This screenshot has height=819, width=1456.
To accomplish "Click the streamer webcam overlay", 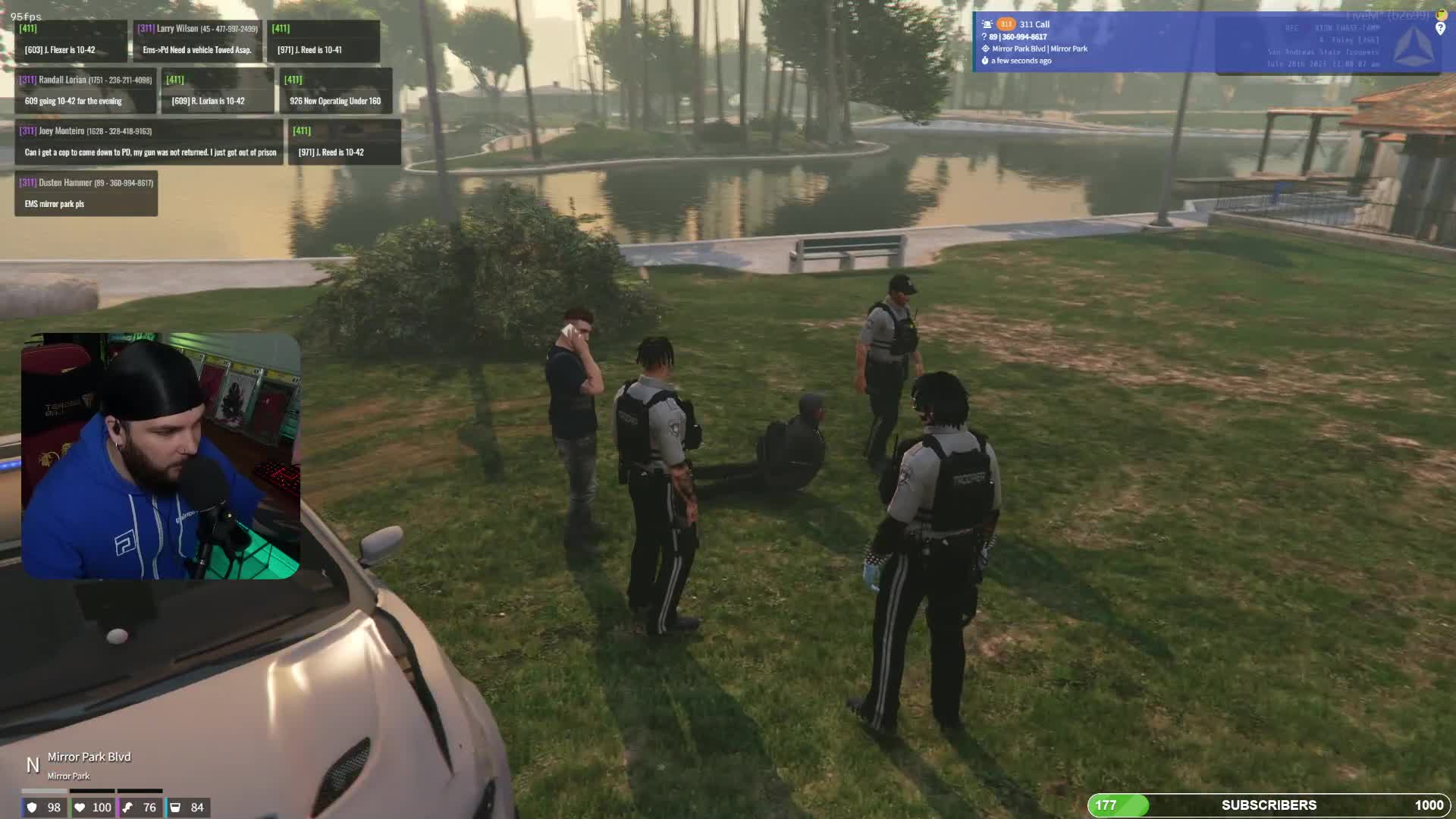I will pyautogui.click(x=161, y=456).
